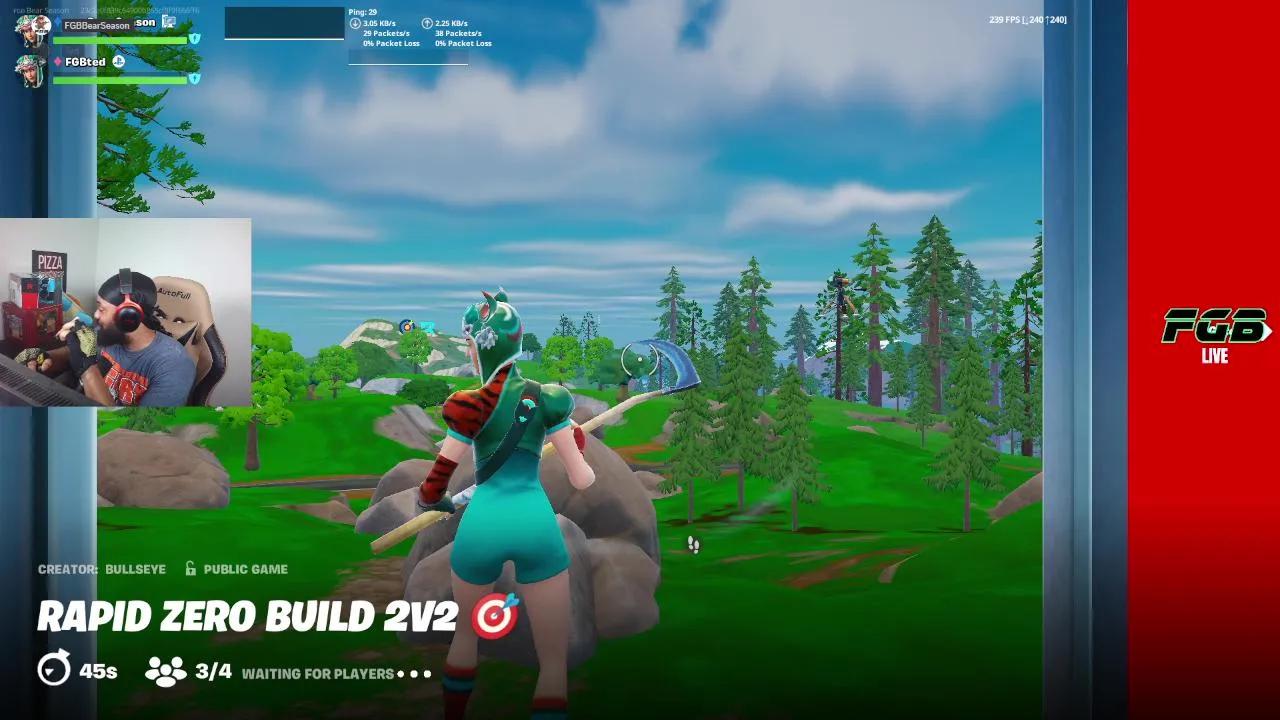The height and width of the screenshot is (720, 1280).
Task: Expand the FGBted party member entry
Action: pyautogui.click(x=85, y=61)
